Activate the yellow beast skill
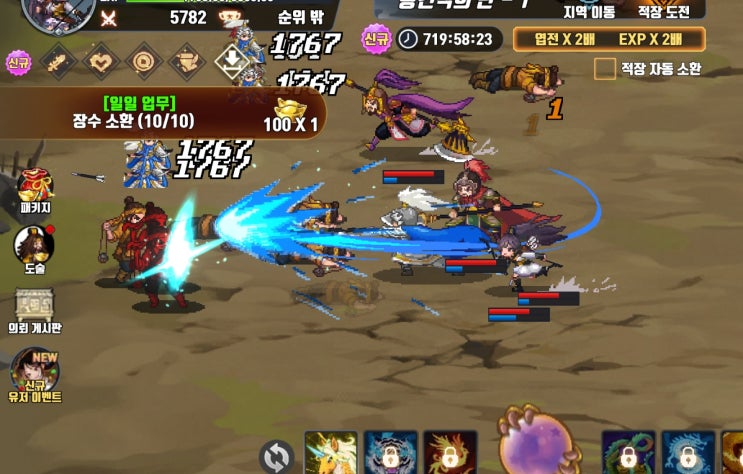The height and width of the screenshot is (474, 743). click(x=330, y=453)
